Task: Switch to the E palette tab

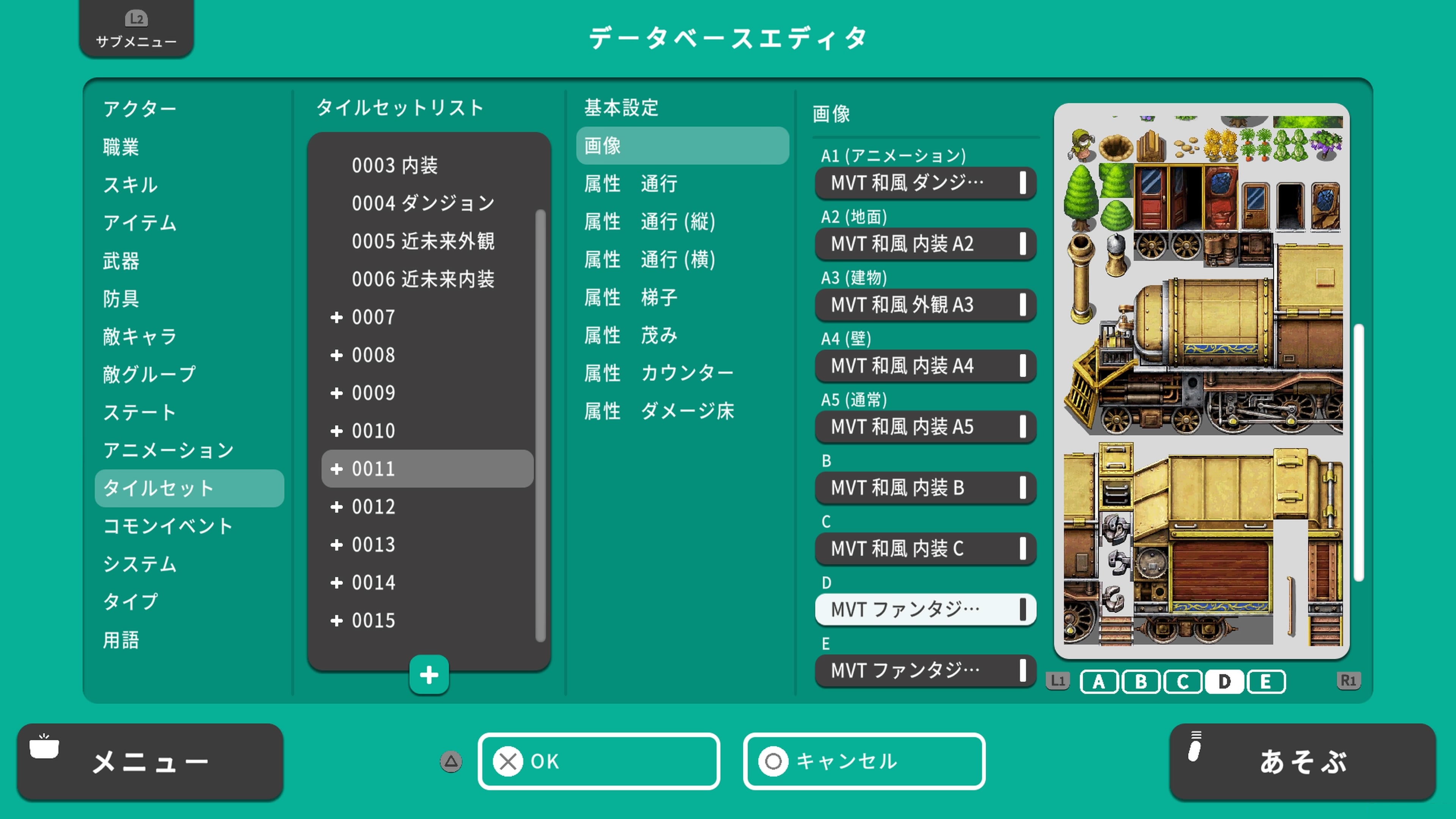Action: coord(1266,682)
